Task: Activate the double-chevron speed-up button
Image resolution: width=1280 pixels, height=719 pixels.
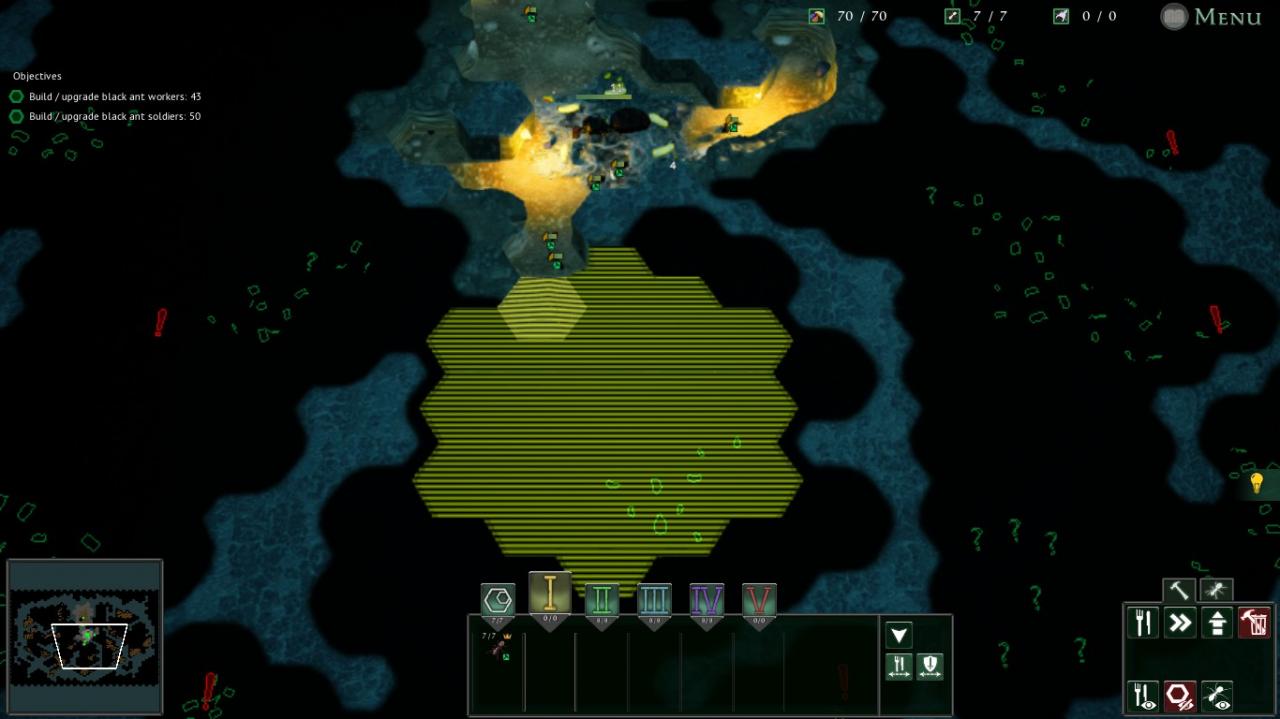Action: tap(1180, 623)
